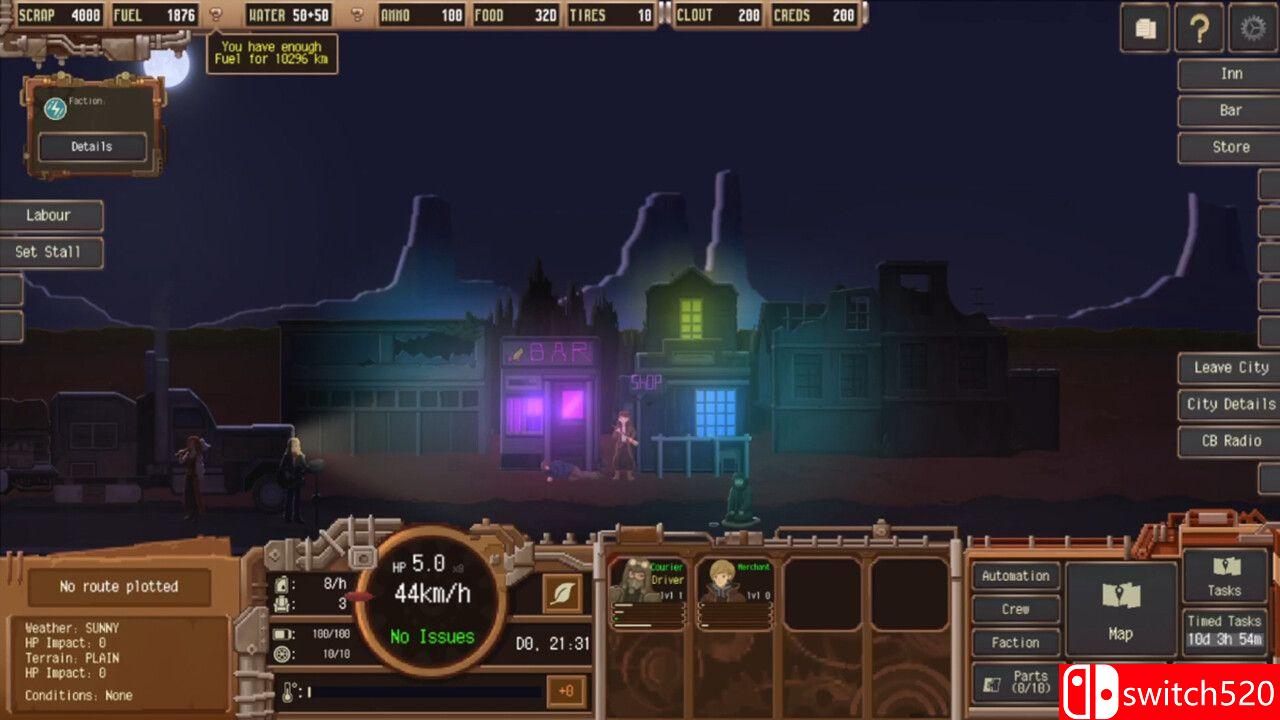Expand the Timed Tasks countdown panel

click(x=1224, y=630)
